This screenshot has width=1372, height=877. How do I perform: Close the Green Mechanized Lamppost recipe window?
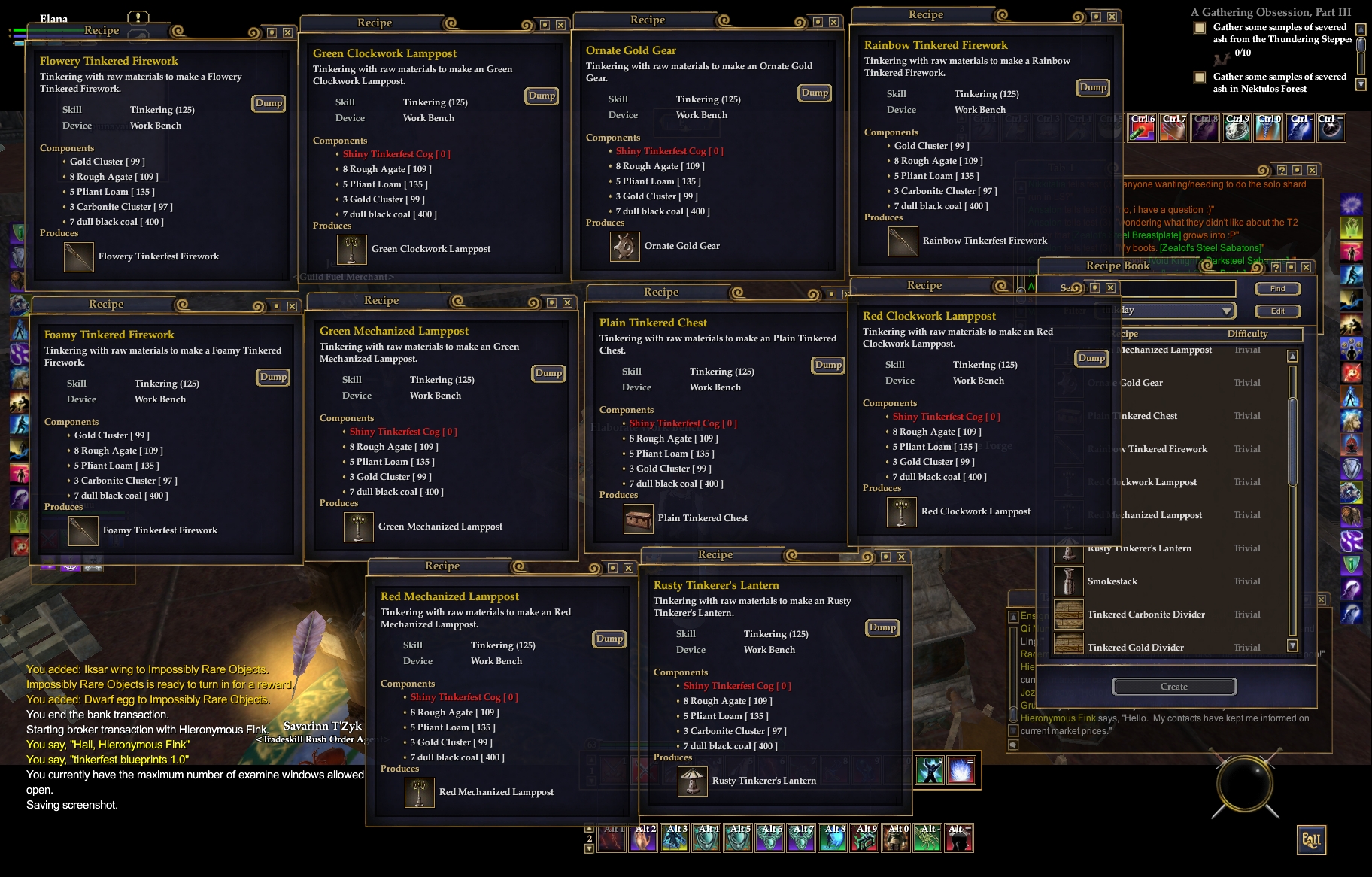567,302
